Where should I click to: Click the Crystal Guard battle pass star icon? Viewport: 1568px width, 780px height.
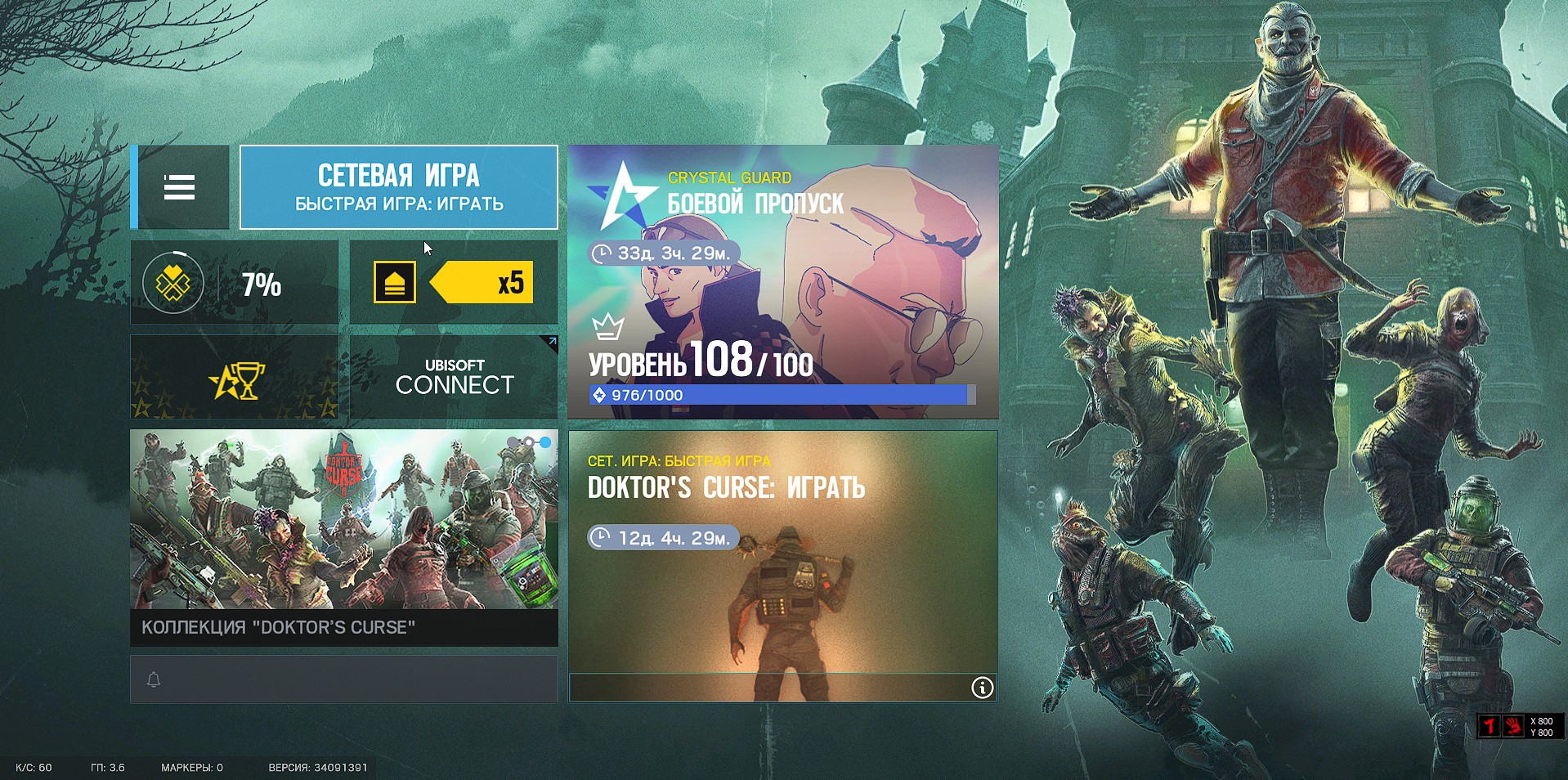click(625, 195)
